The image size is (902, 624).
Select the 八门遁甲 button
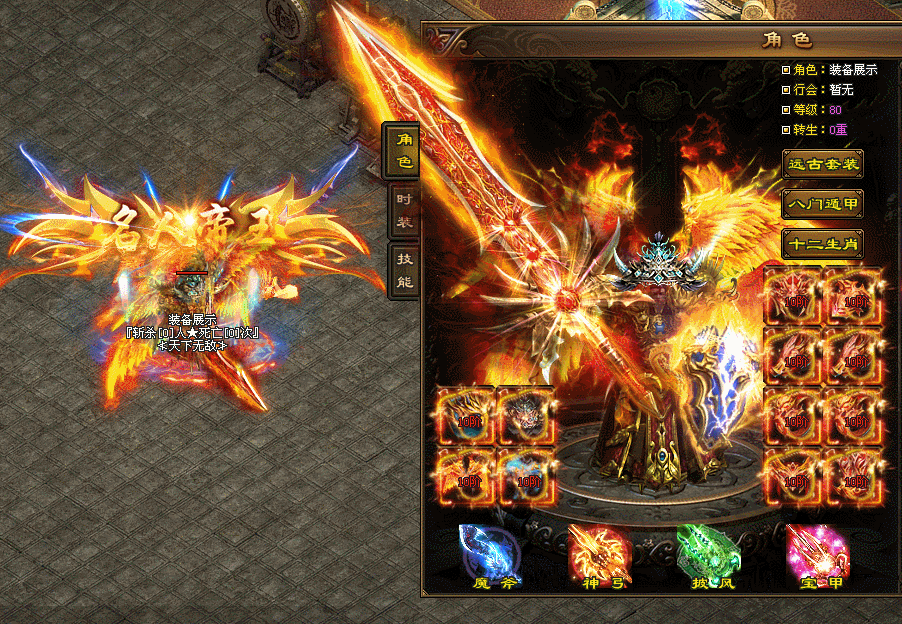pyautogui.click(x=822, y=204)
